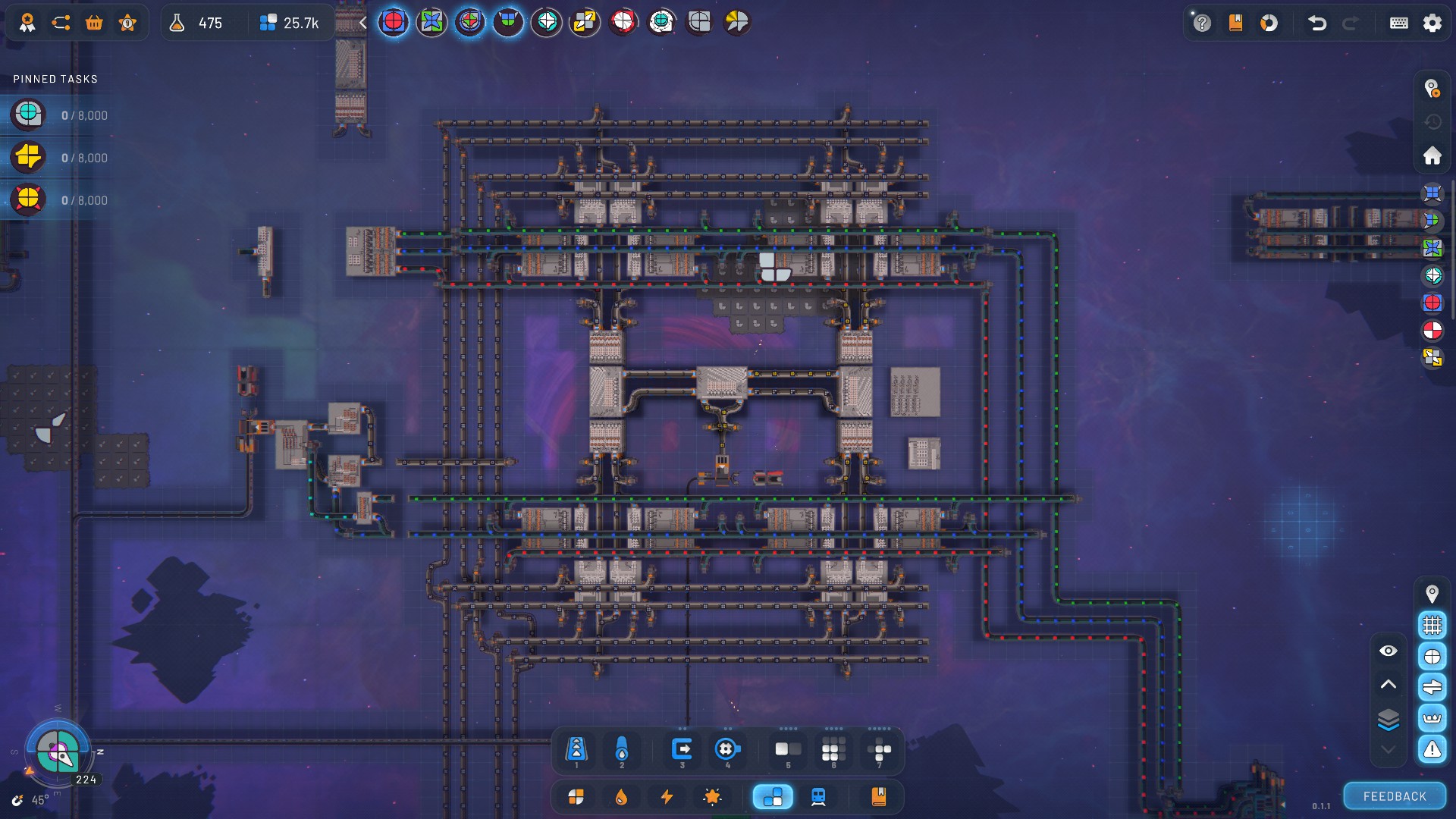This screenshot has width=1456, height=819.
Task: Open the lightning bolt category
Action: coord(667,797)
